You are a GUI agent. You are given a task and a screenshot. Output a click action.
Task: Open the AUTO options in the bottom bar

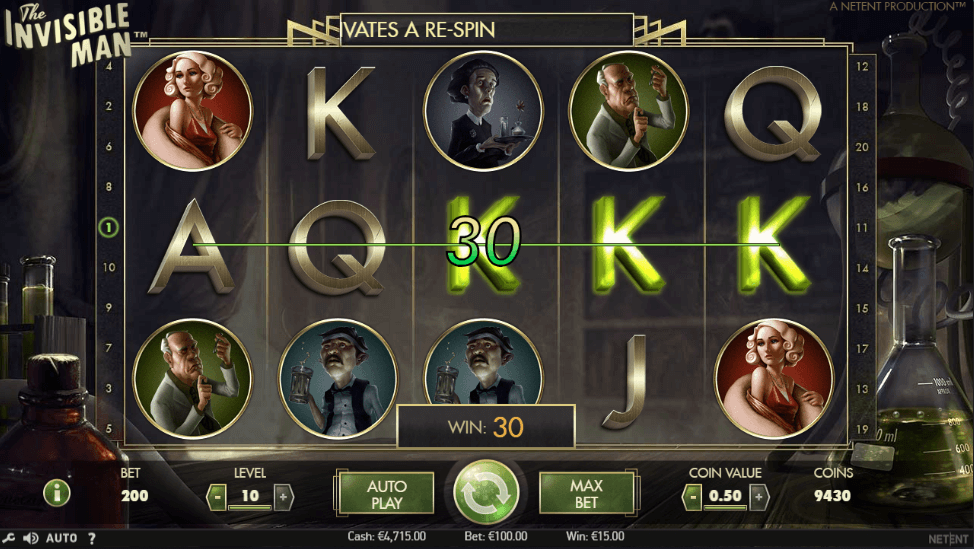pyautogui.click(x=61, y=538)
